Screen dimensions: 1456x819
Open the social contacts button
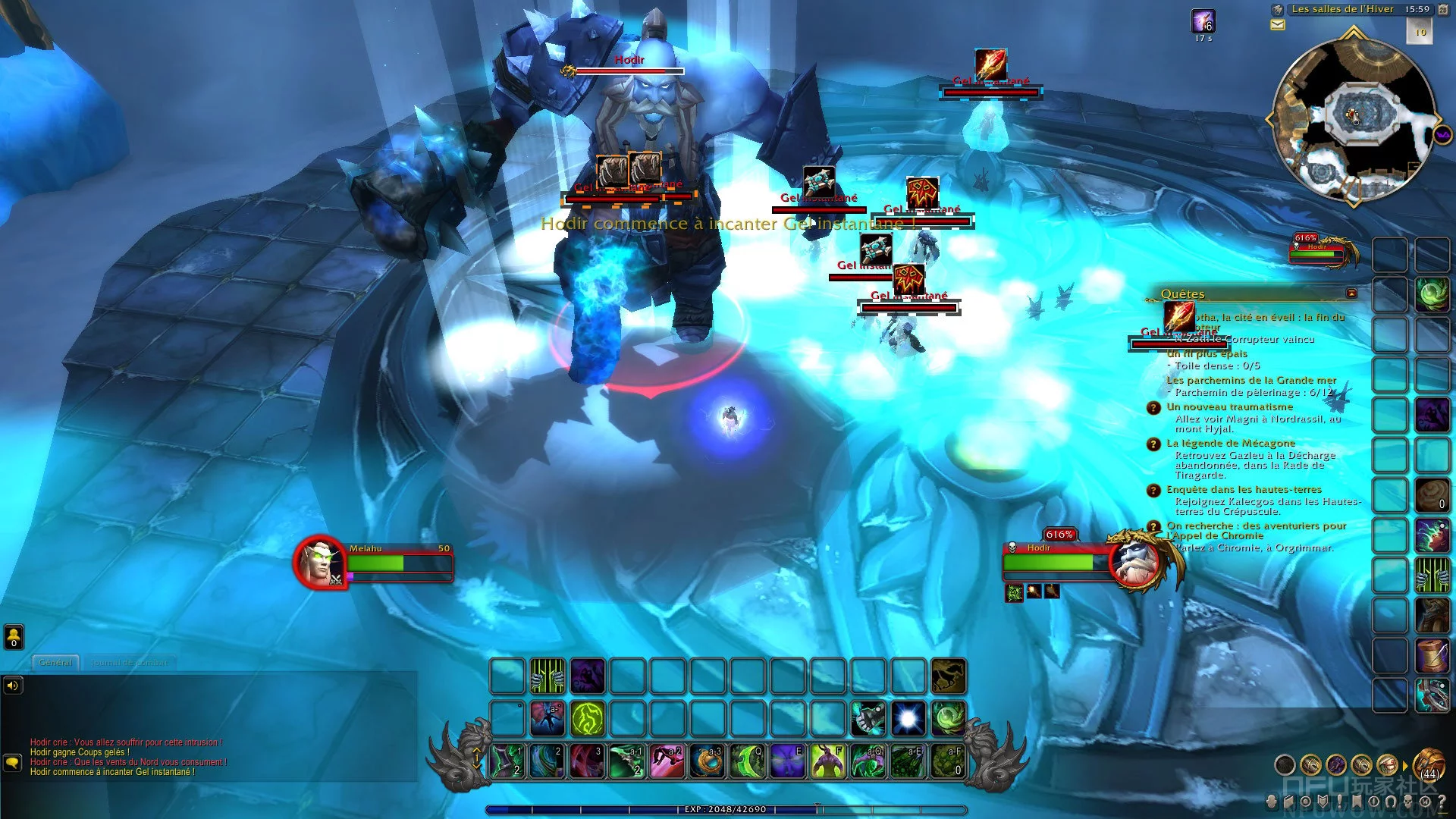pos(14,636)
